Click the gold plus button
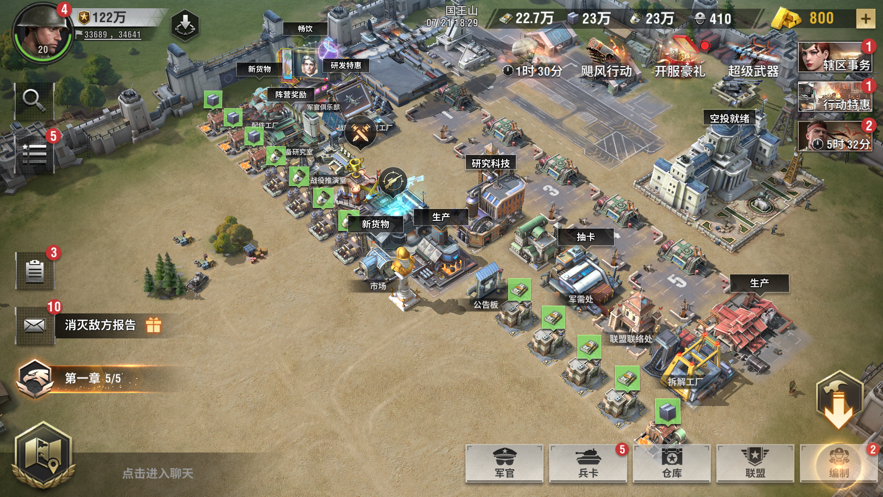This screenshot has height=497, width=883. [x=865, y=18]
